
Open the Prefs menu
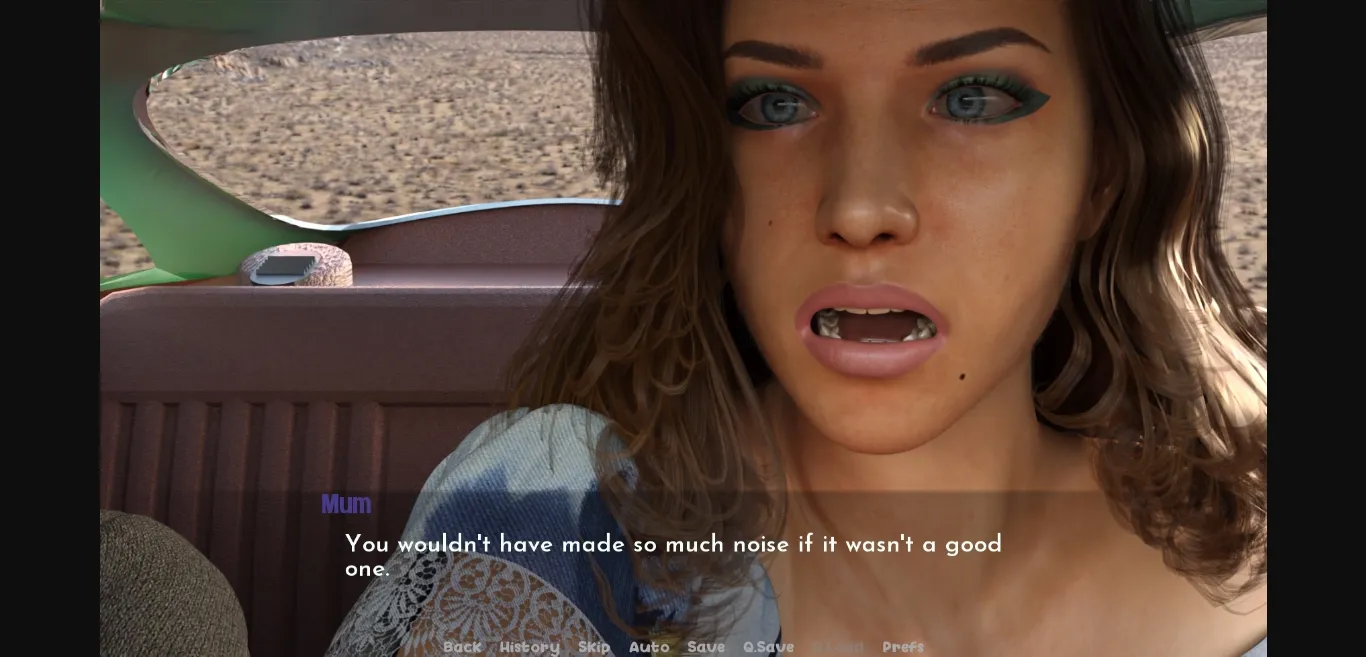[903, 647]
